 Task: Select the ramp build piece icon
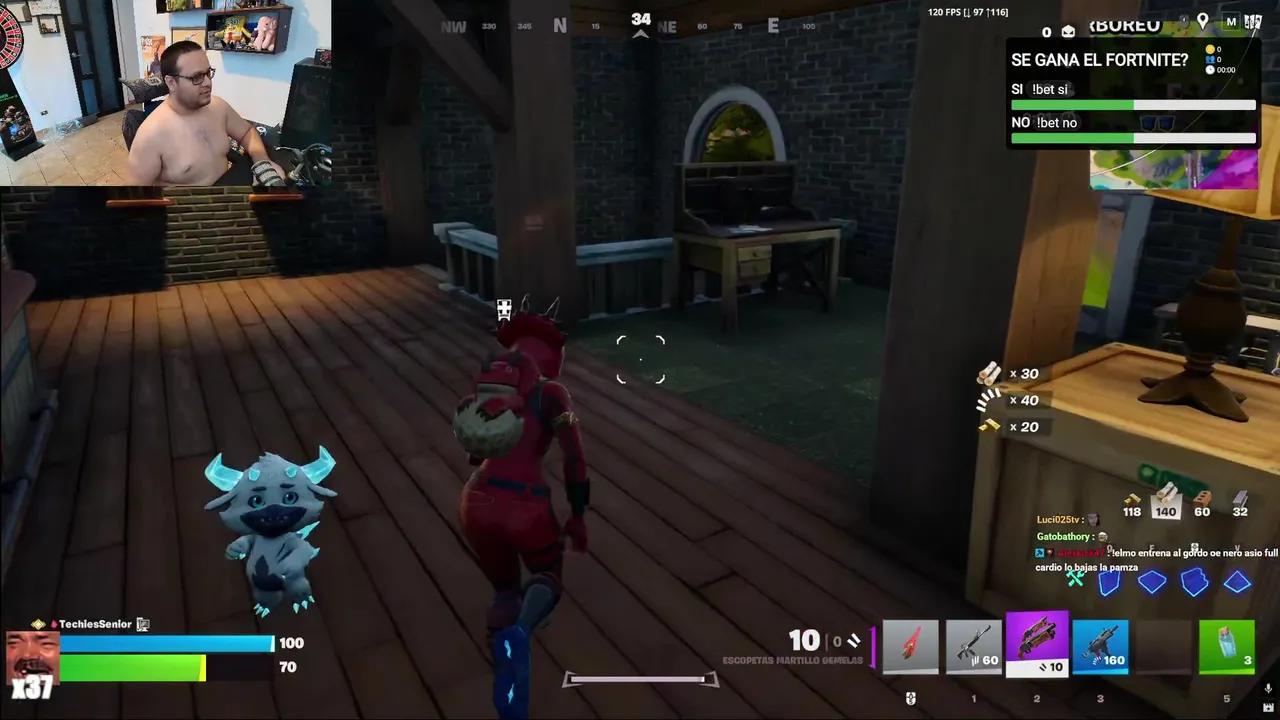tap(1195, 583)
